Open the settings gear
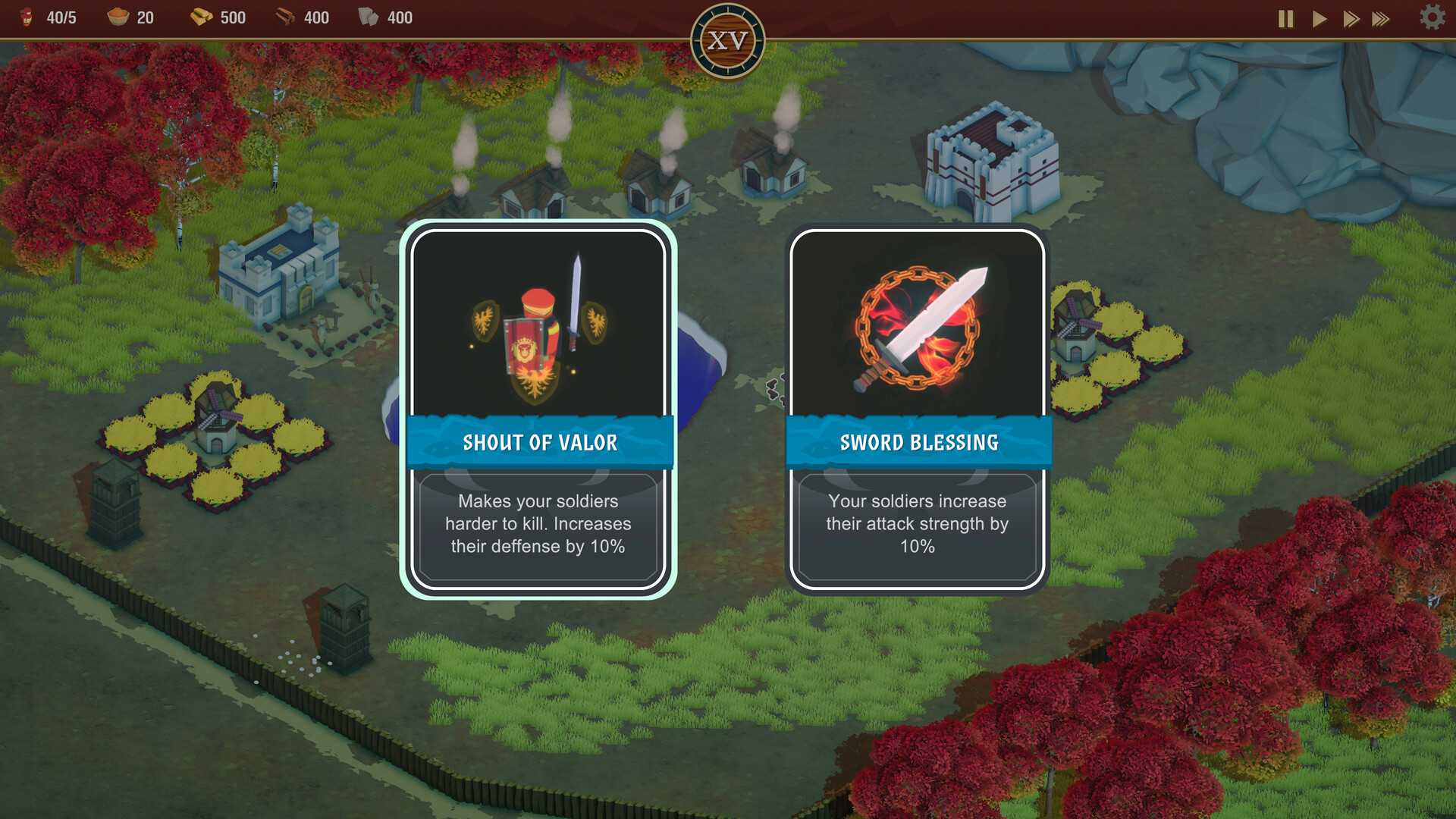This screenshot has height=819, width=1456. pyautogui.click(x=1430, y=18)
